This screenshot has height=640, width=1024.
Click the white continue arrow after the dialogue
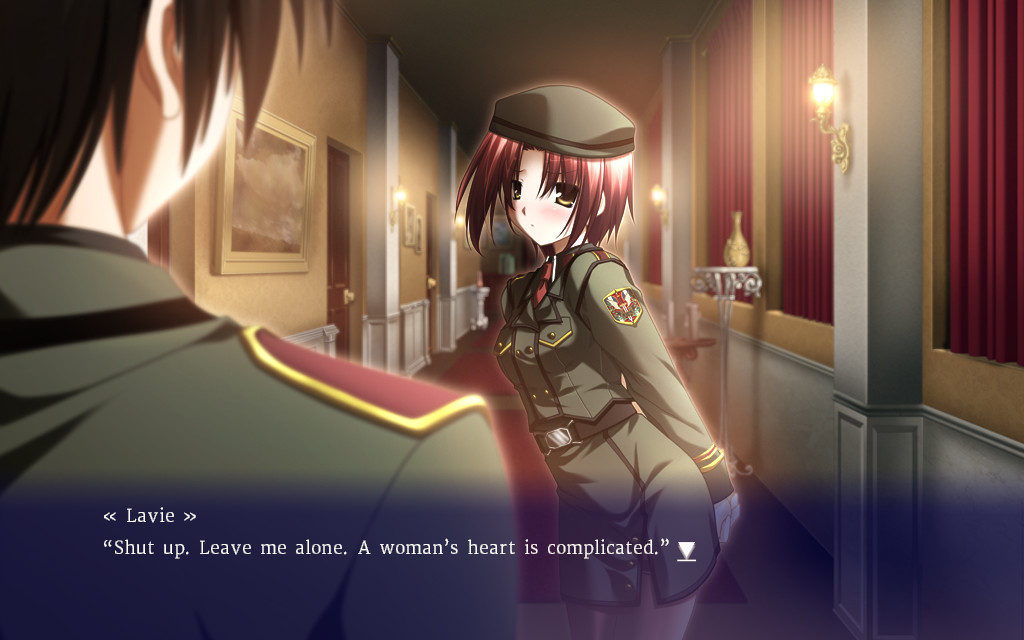coord(686,550)
